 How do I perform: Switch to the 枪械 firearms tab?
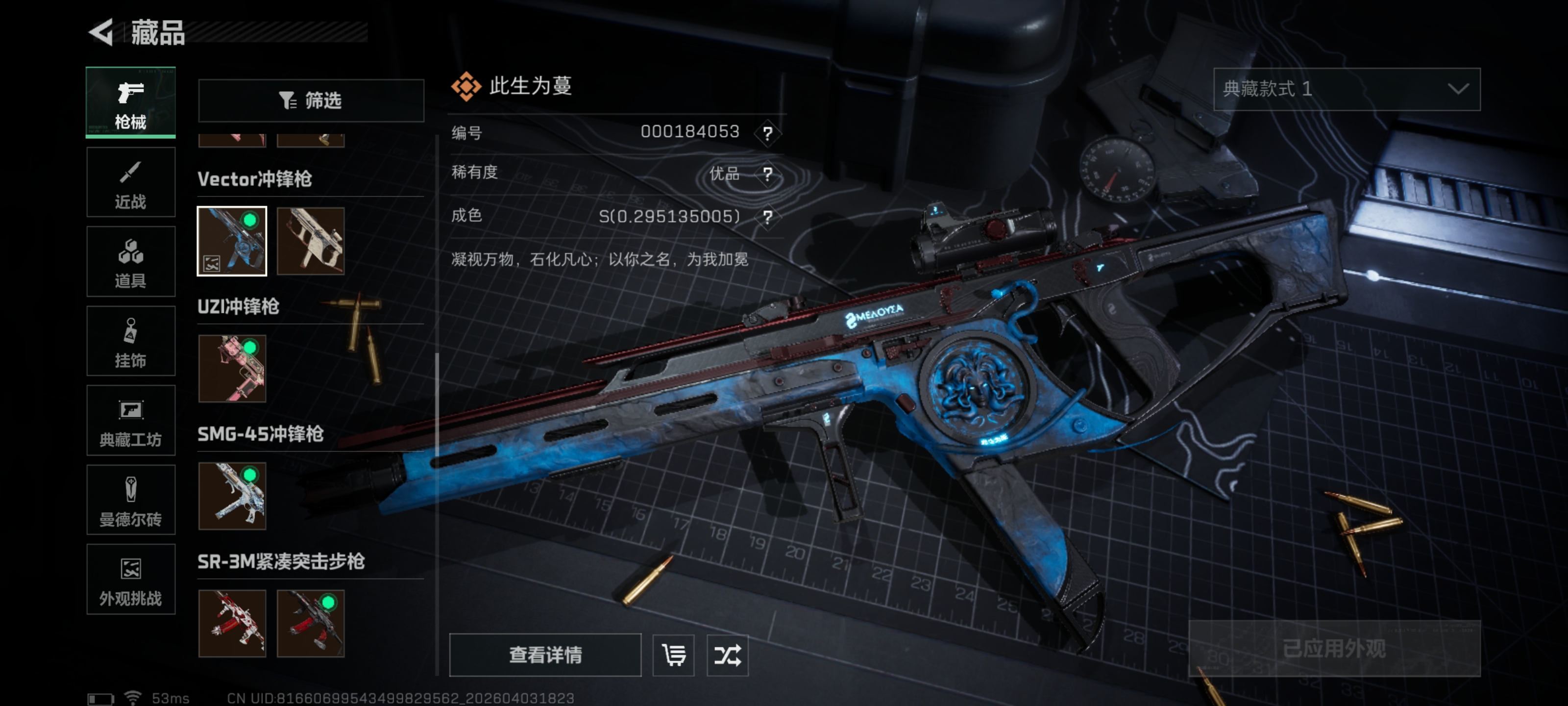click(130, 102)
